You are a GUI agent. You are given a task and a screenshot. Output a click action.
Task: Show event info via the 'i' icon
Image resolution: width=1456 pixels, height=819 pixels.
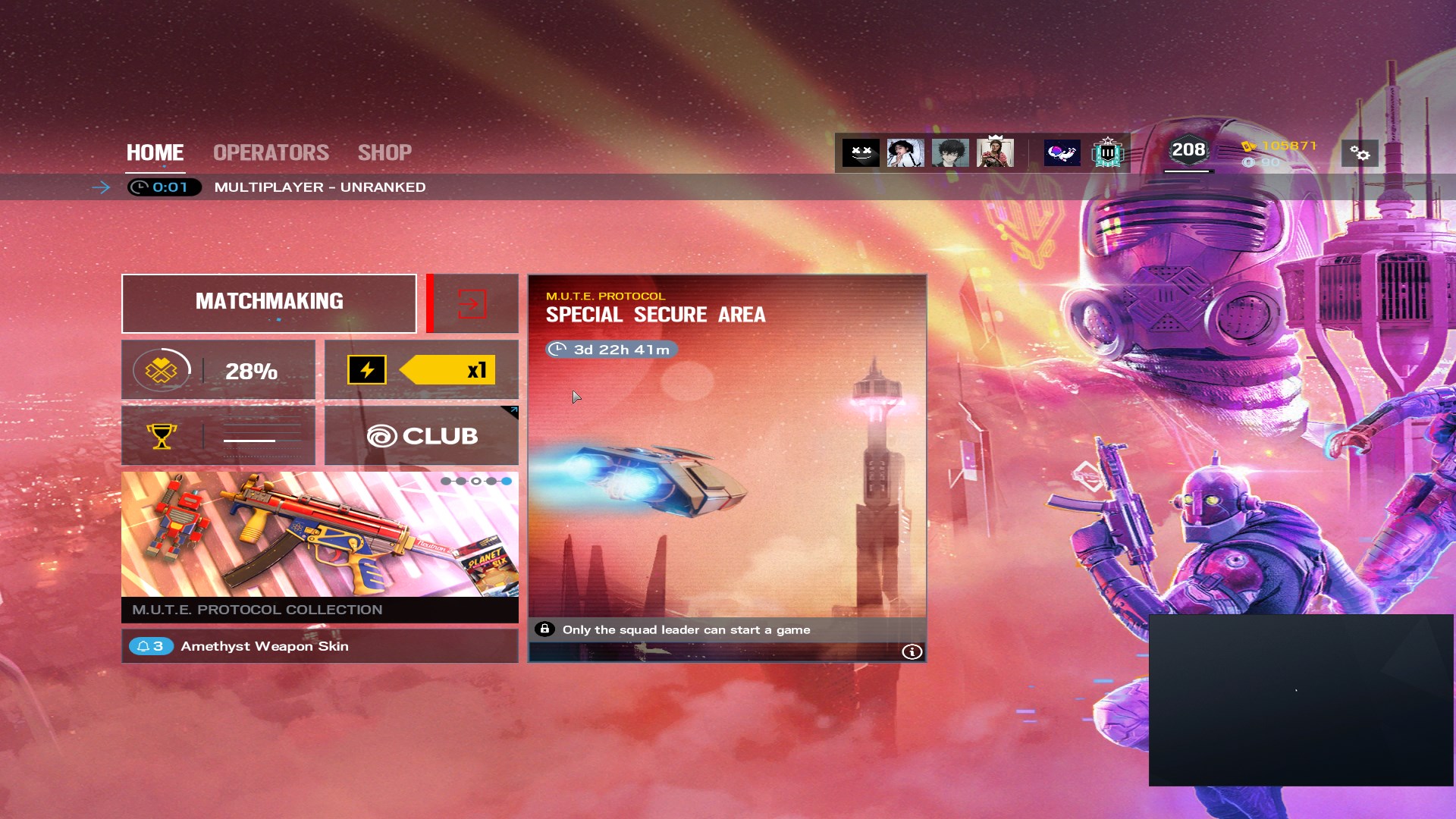coord(912,652)
